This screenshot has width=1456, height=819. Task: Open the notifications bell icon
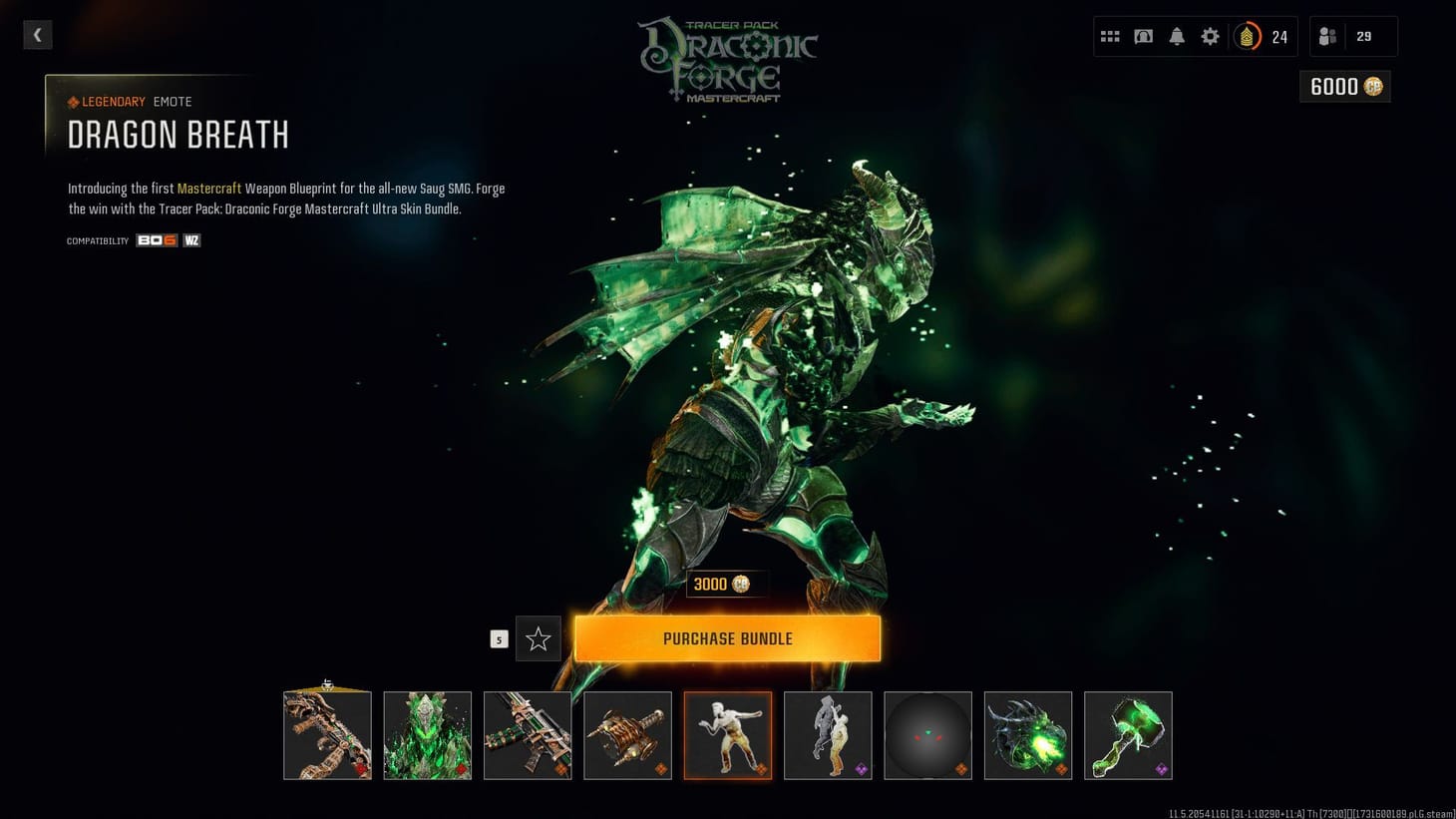1177,36
